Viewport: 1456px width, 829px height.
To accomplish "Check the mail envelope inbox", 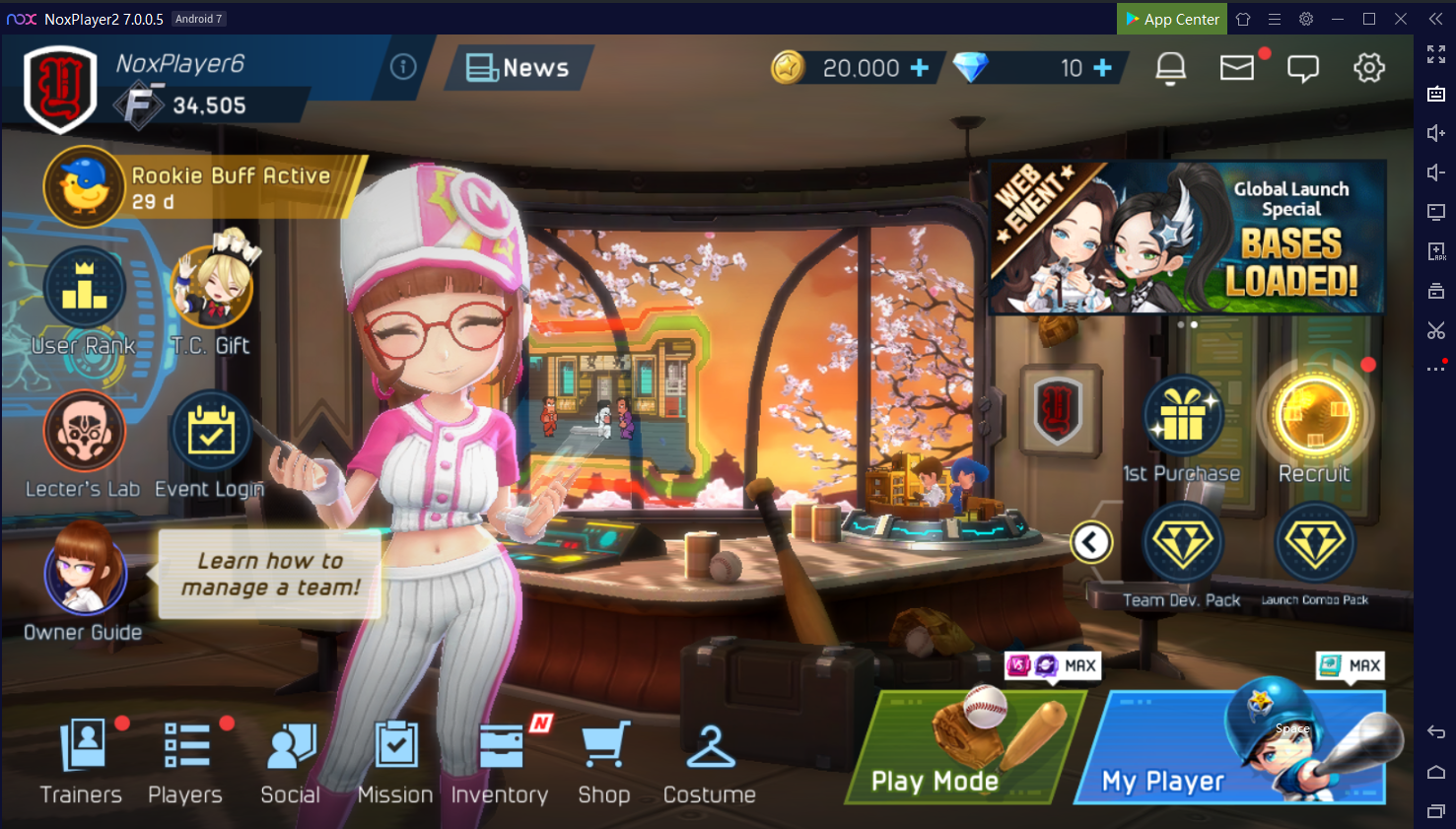I will (1236, 68).
